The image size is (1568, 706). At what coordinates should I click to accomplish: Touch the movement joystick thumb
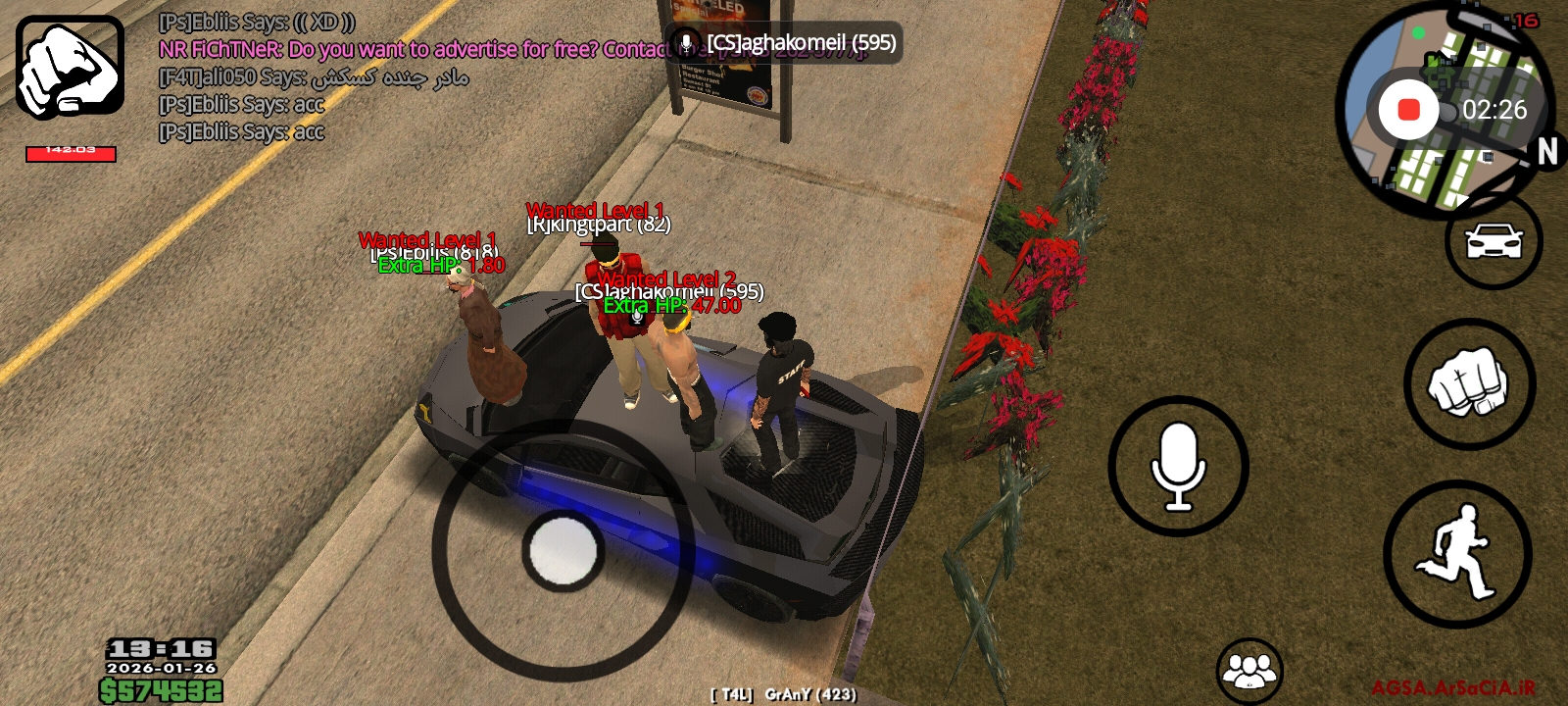(563, 550)
